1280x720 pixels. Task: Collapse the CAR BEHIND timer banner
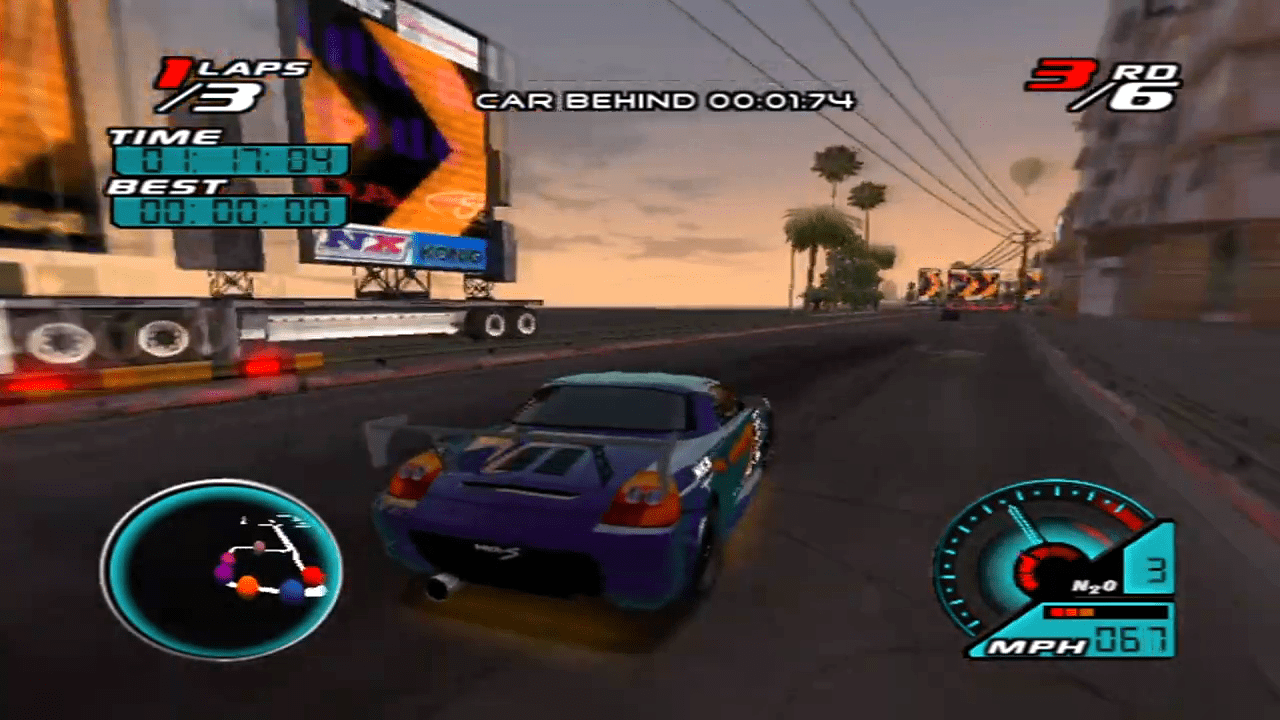coord(667,99)
